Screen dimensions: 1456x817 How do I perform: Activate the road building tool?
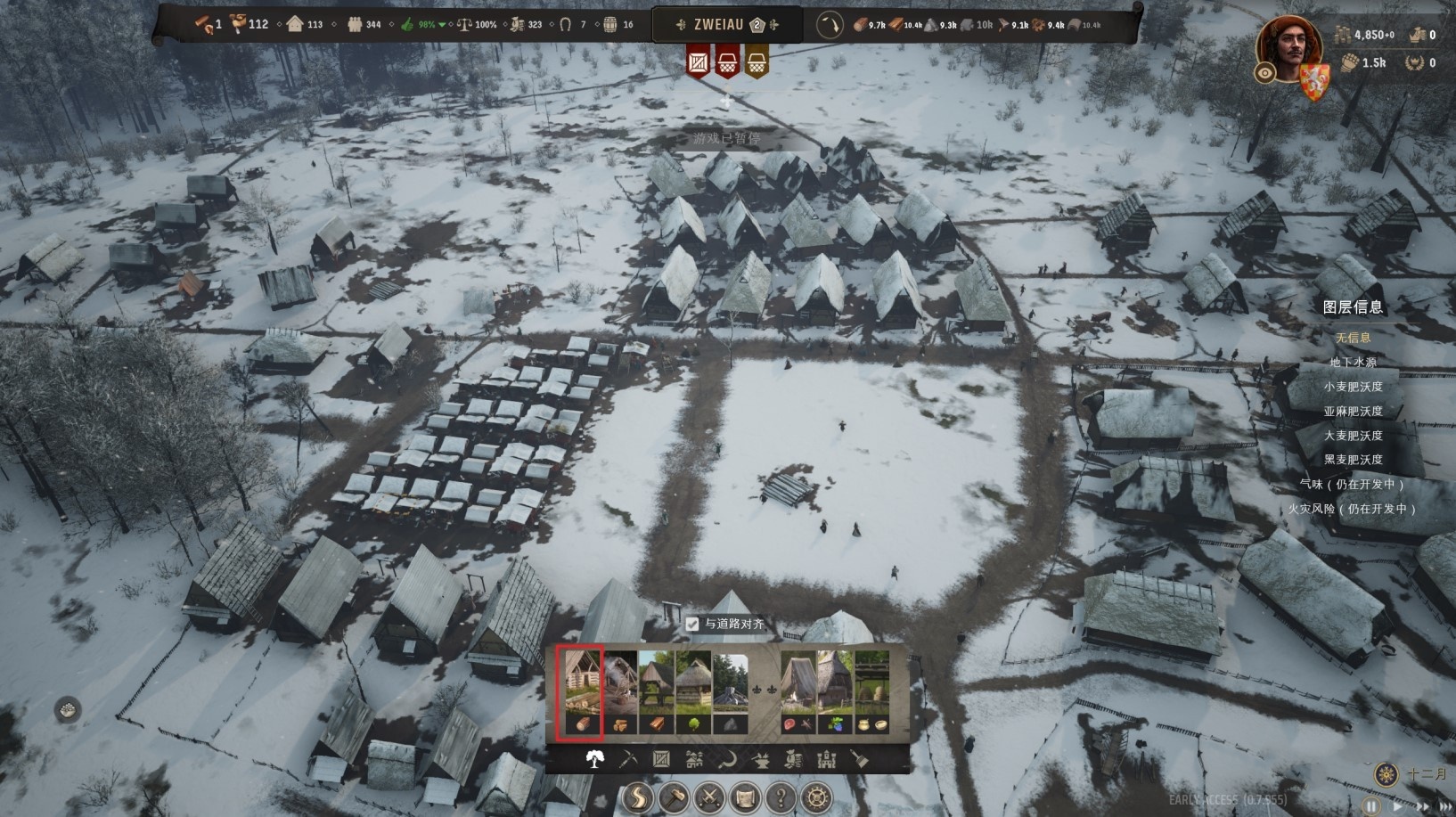(x=637, y=797)
